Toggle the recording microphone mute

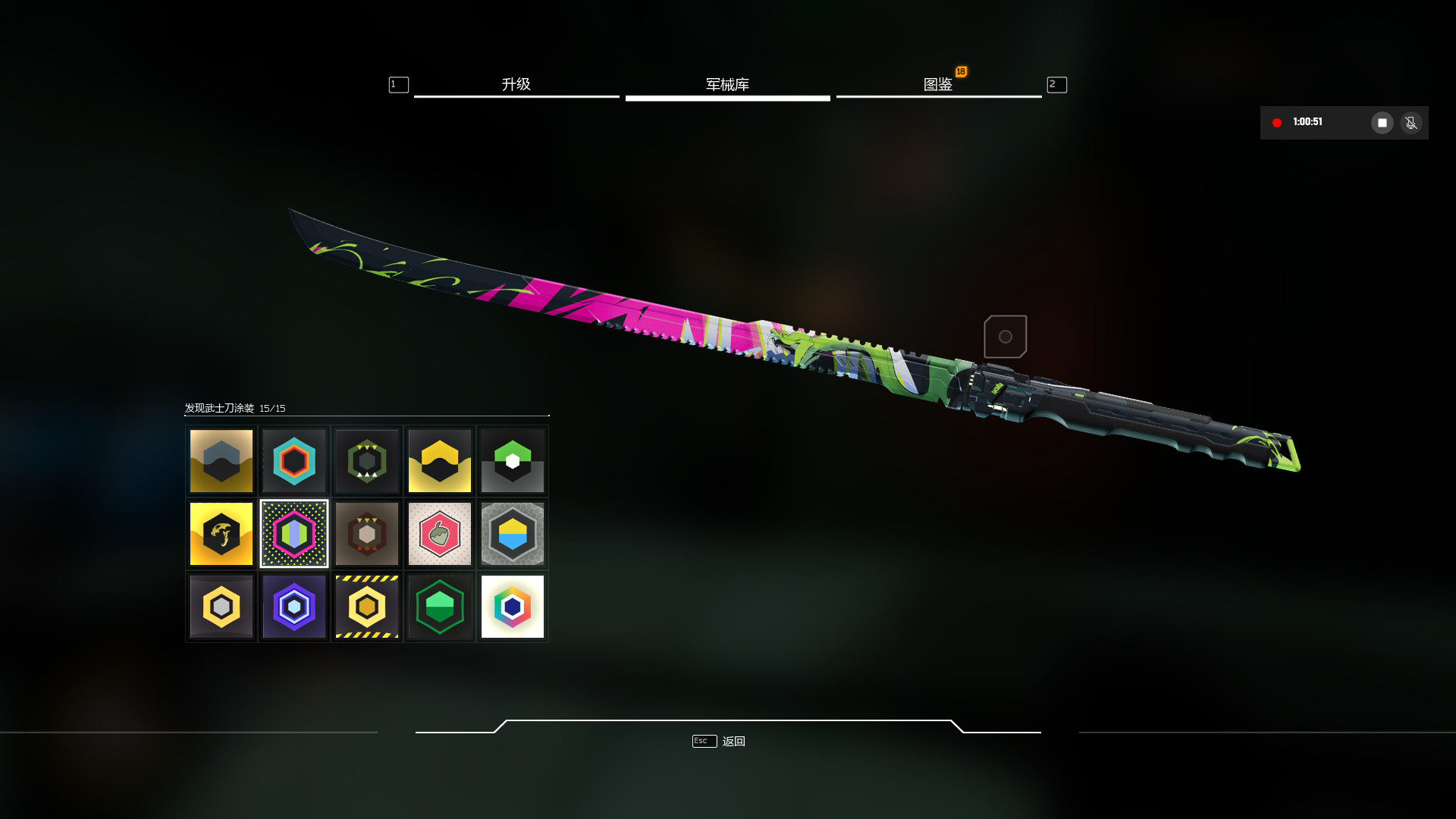[1410, 123]
